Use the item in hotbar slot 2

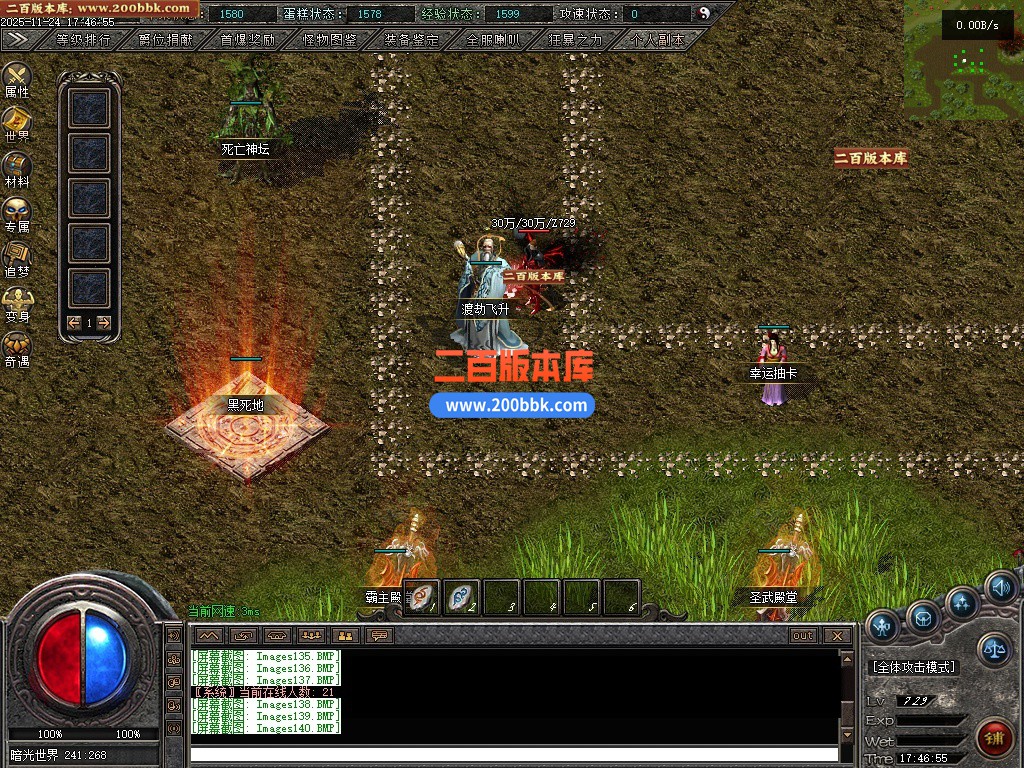coord(461,597)
